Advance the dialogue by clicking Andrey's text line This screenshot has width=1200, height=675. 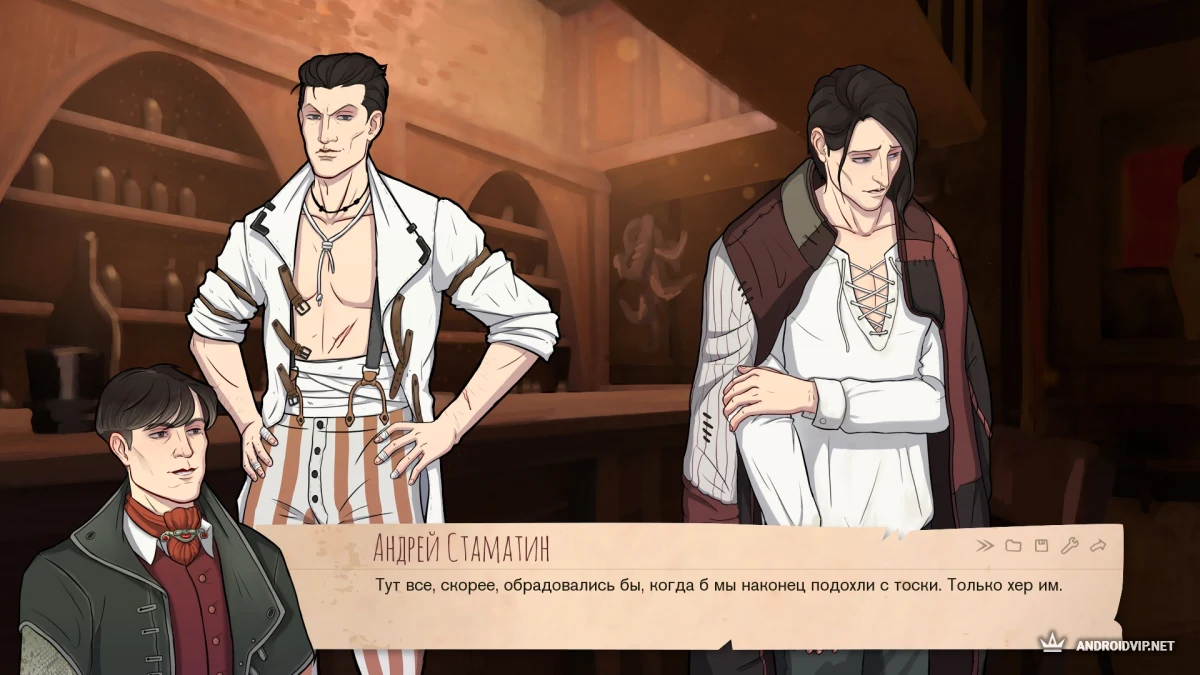[x=717, y=584]
